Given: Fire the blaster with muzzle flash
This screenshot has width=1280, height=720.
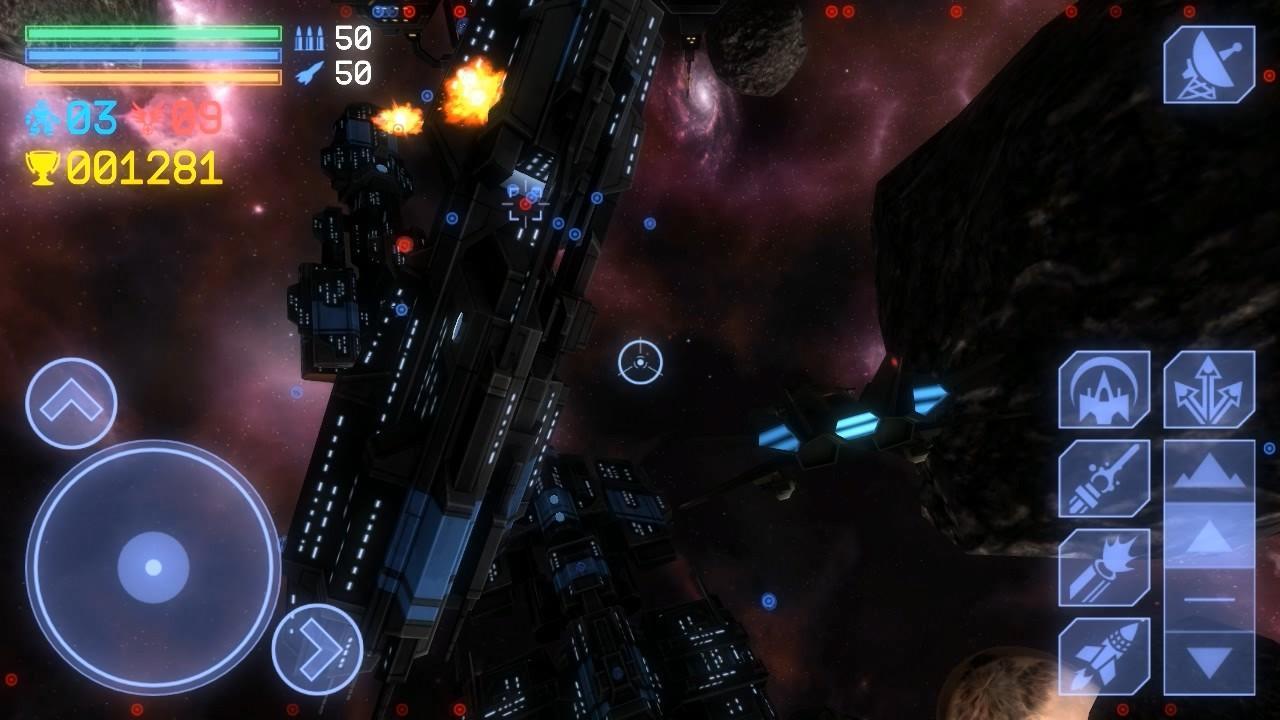Looking at the screenshot, I should click(x=1104, y=567).
